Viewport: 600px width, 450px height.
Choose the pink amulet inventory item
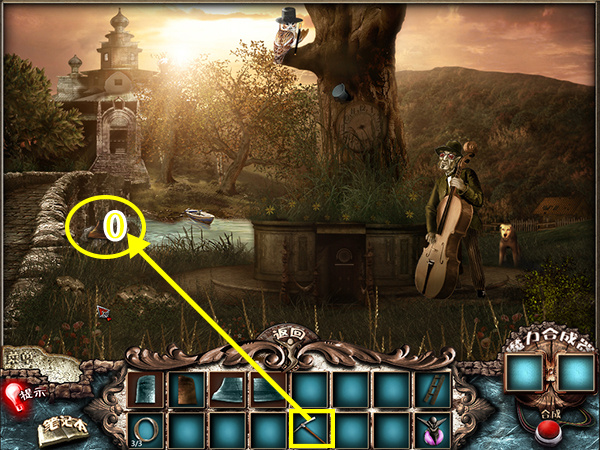(433, 428)
